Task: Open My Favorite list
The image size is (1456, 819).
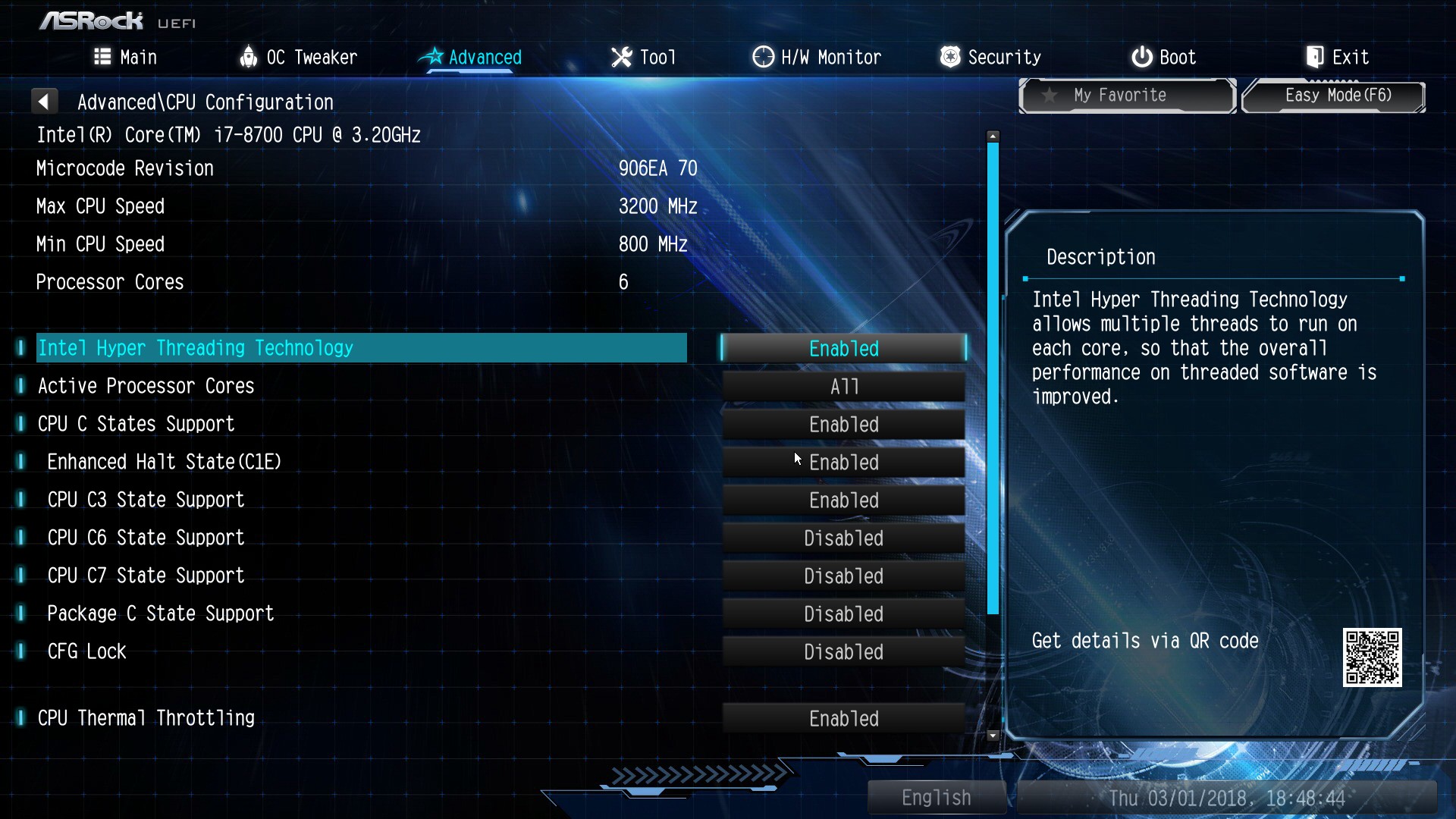Action: (1127, 96)
